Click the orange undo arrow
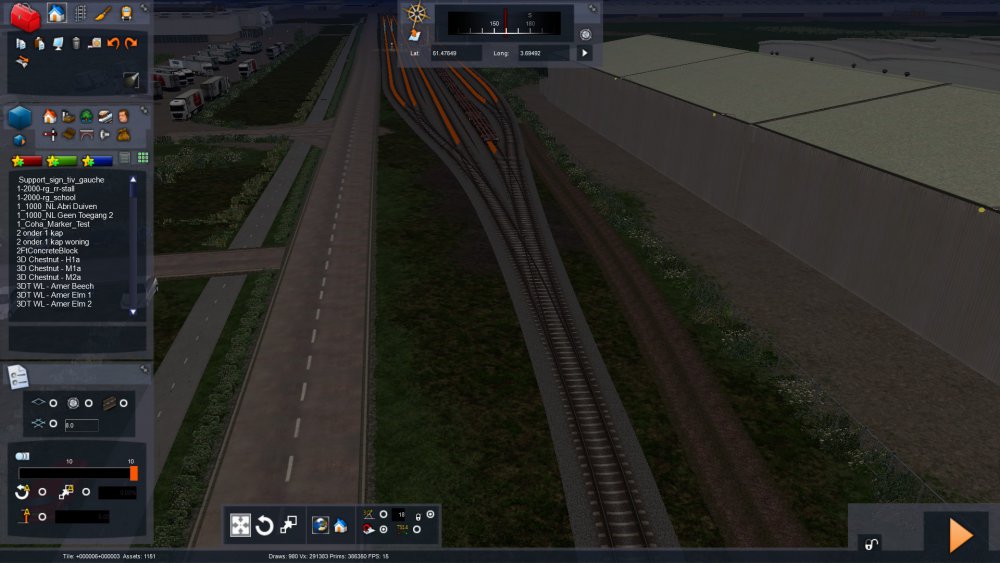1000x563 pixels. point(113,43)
